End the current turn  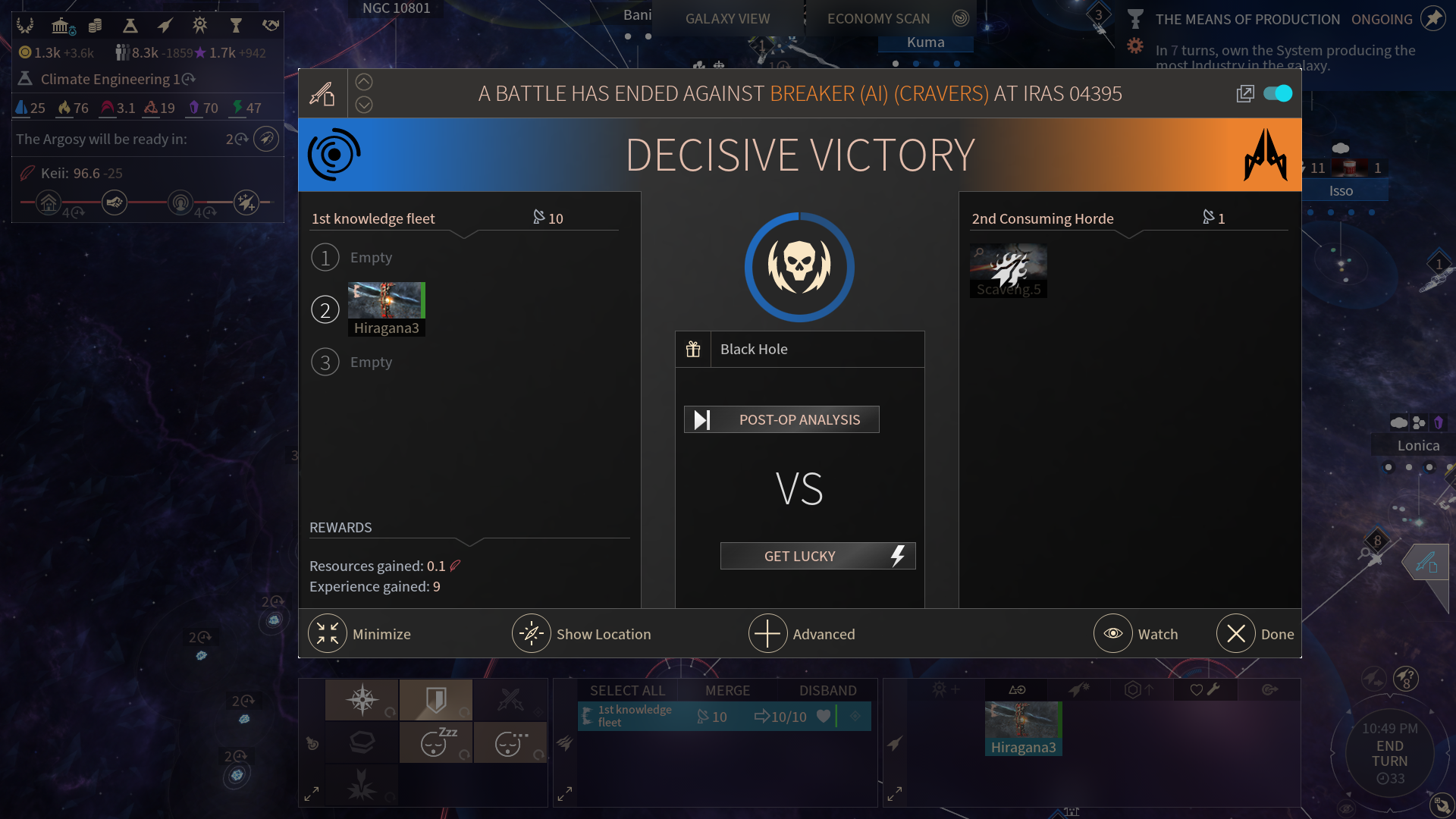point(1389,754)
